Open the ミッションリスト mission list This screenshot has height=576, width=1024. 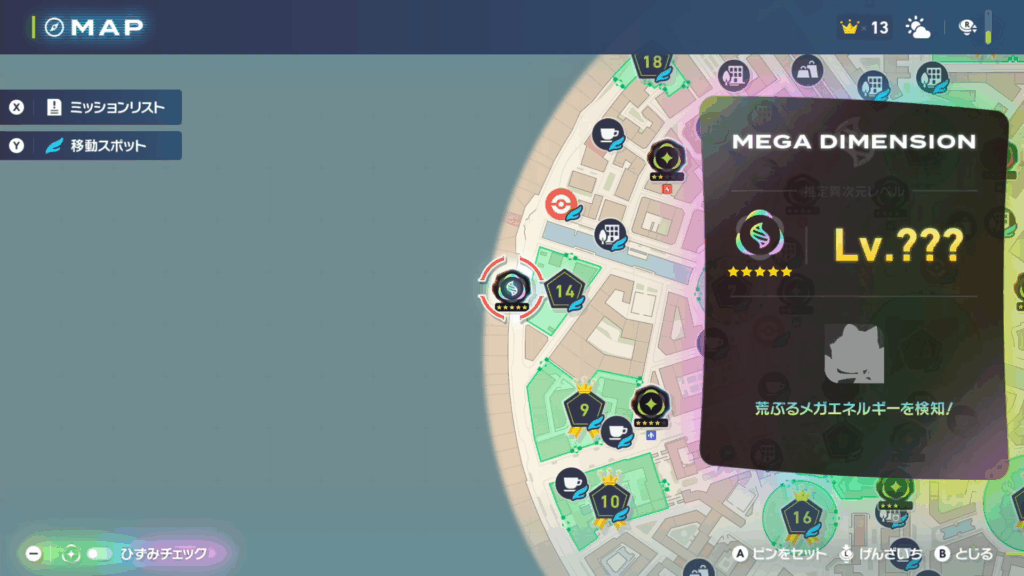point(95,107)
